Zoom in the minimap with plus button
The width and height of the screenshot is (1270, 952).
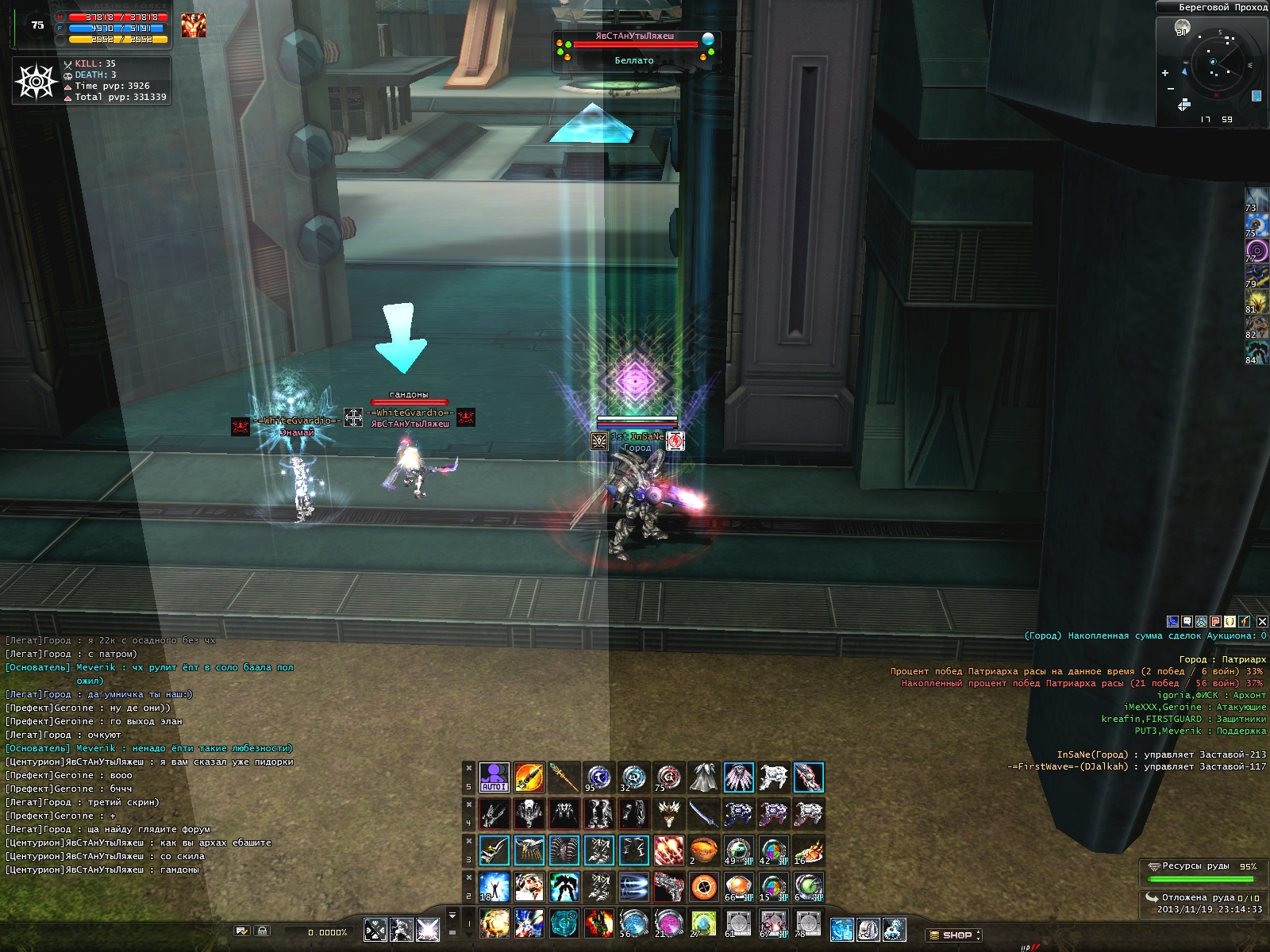tap(1165, 73)
